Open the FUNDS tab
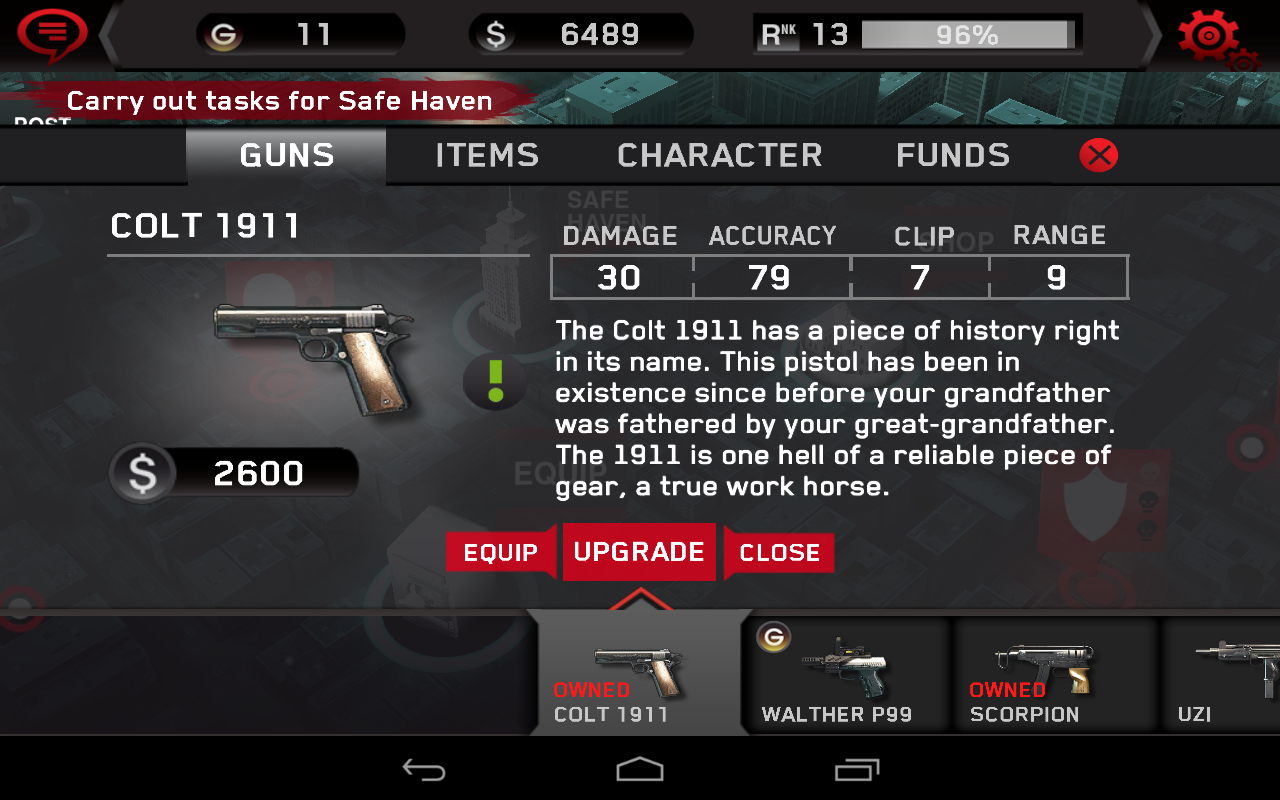This screenshot has width=1280, height=800. (951, 155)
